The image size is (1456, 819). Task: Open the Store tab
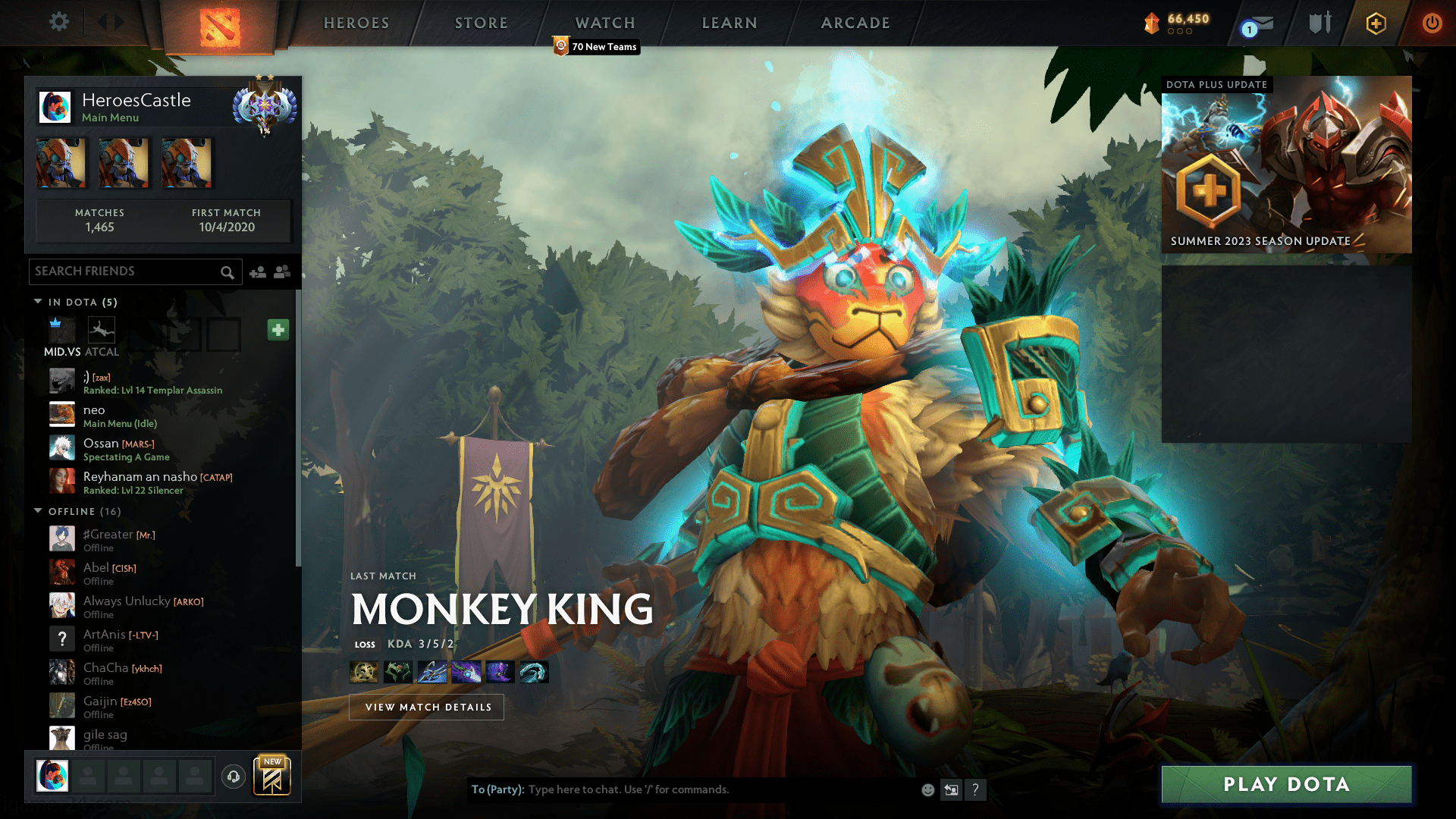pos(482,23)
